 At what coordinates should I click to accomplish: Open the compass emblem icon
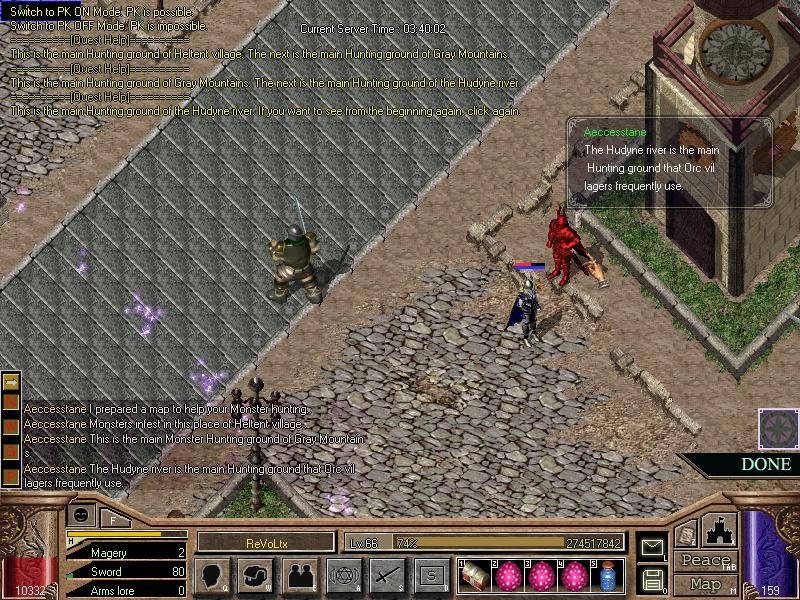[x=776, y=428]
